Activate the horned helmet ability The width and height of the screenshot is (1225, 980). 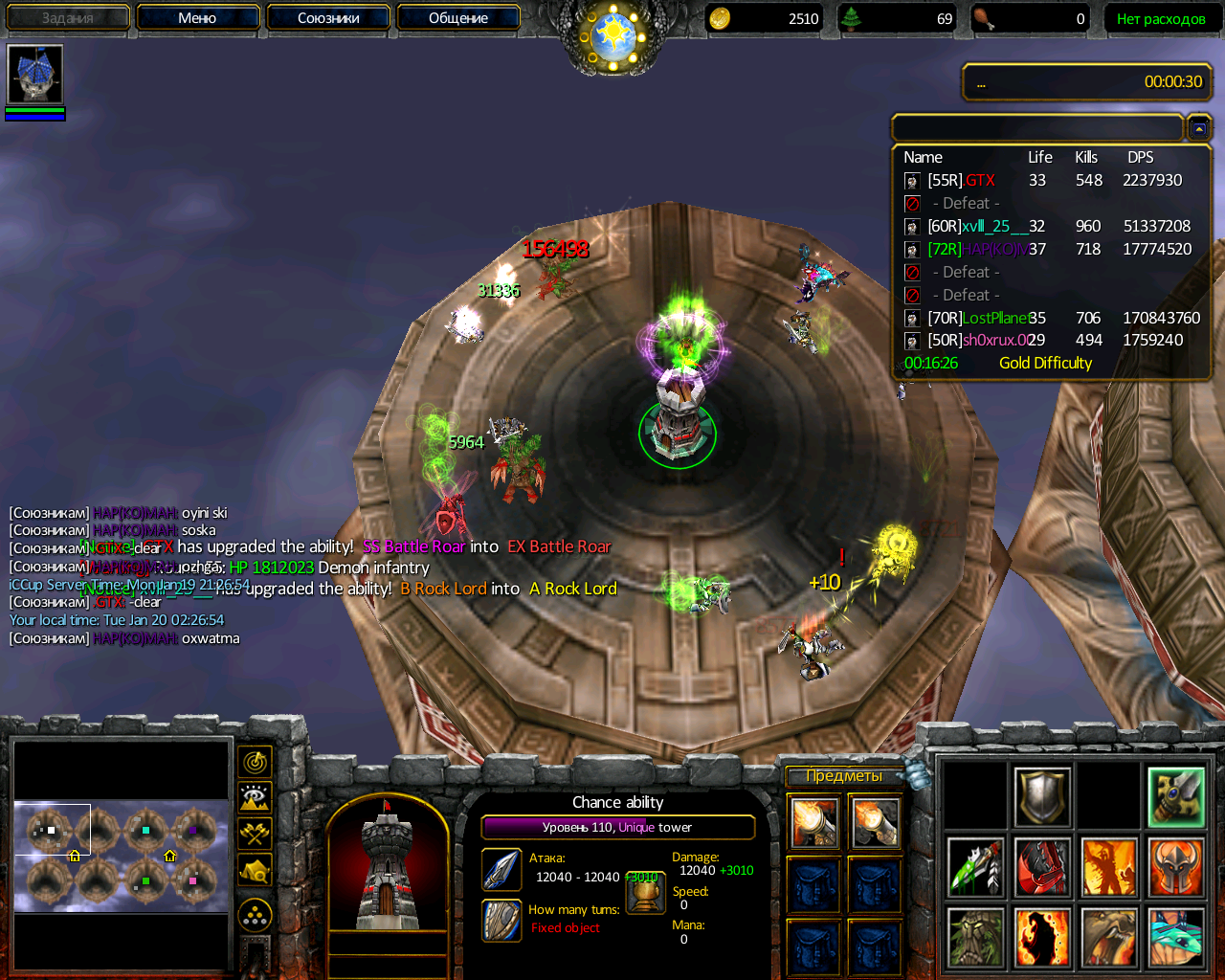coord(1176,867)
